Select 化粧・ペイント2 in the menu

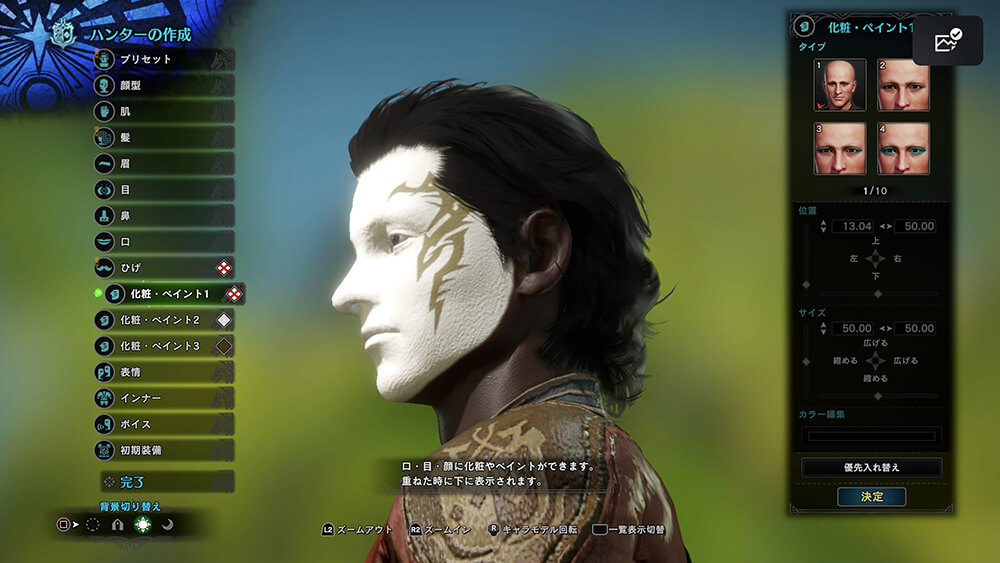pyautogui.click(x=165, y=320)
